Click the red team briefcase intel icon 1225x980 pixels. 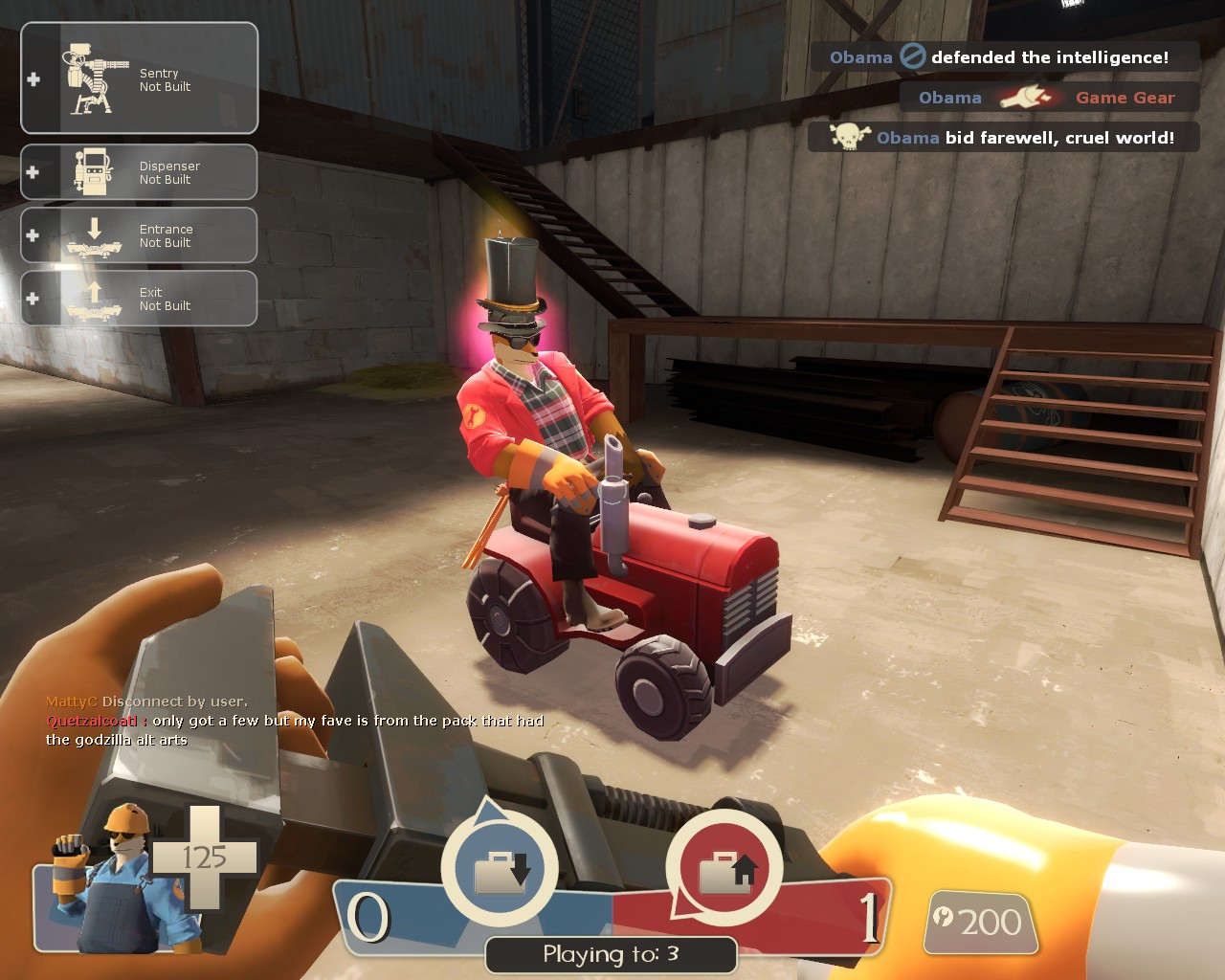[729, 868]
